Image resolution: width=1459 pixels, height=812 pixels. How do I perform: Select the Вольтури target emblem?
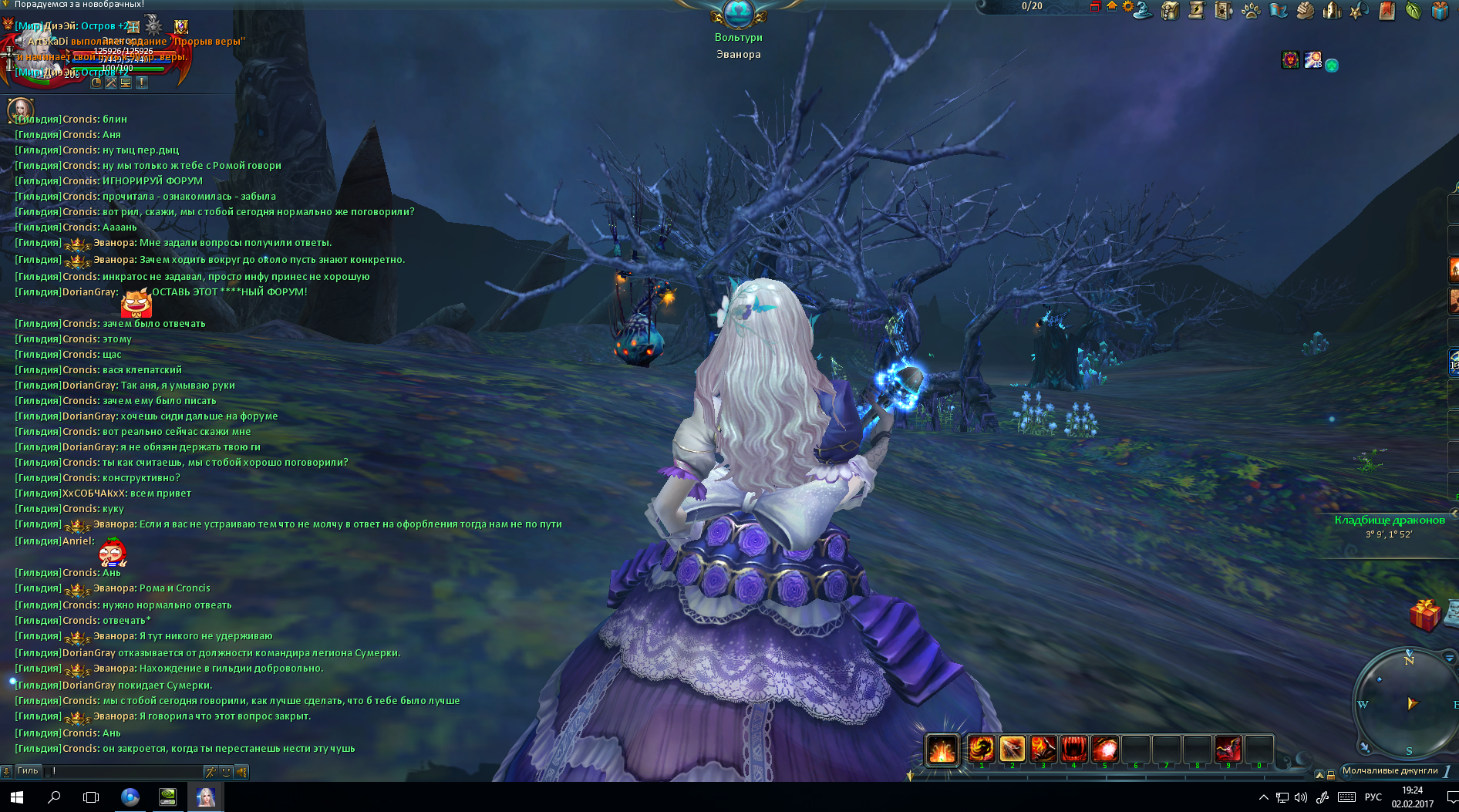coord(738,12)
